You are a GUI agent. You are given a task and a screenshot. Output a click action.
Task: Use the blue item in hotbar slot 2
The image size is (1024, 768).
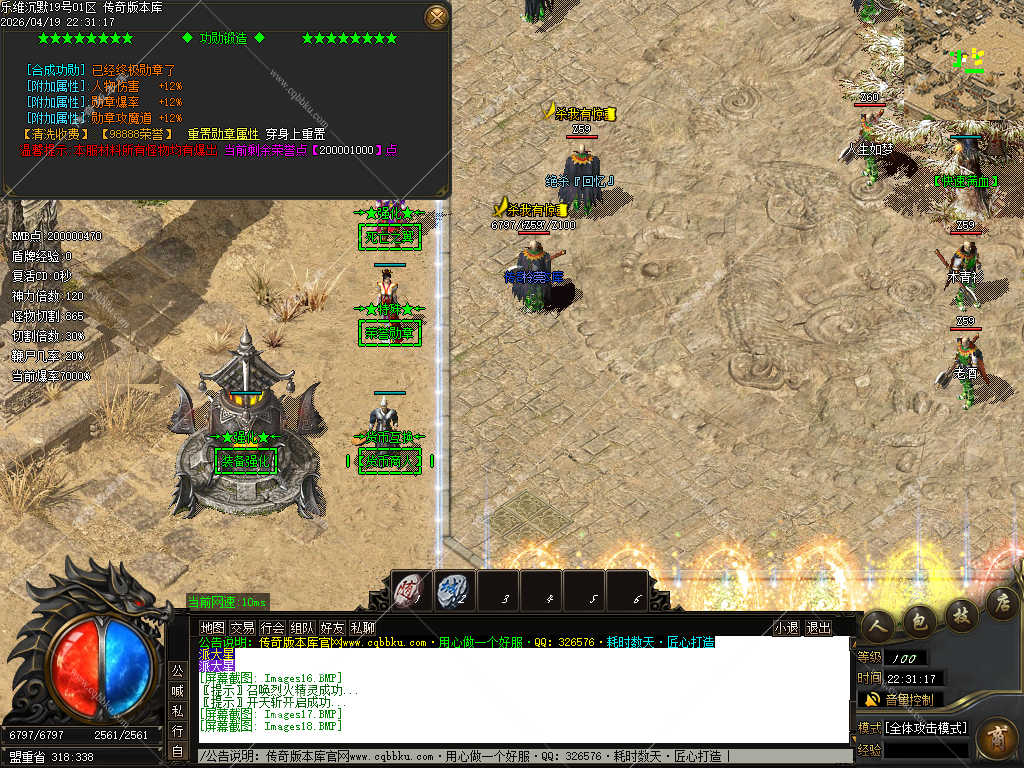453,591
